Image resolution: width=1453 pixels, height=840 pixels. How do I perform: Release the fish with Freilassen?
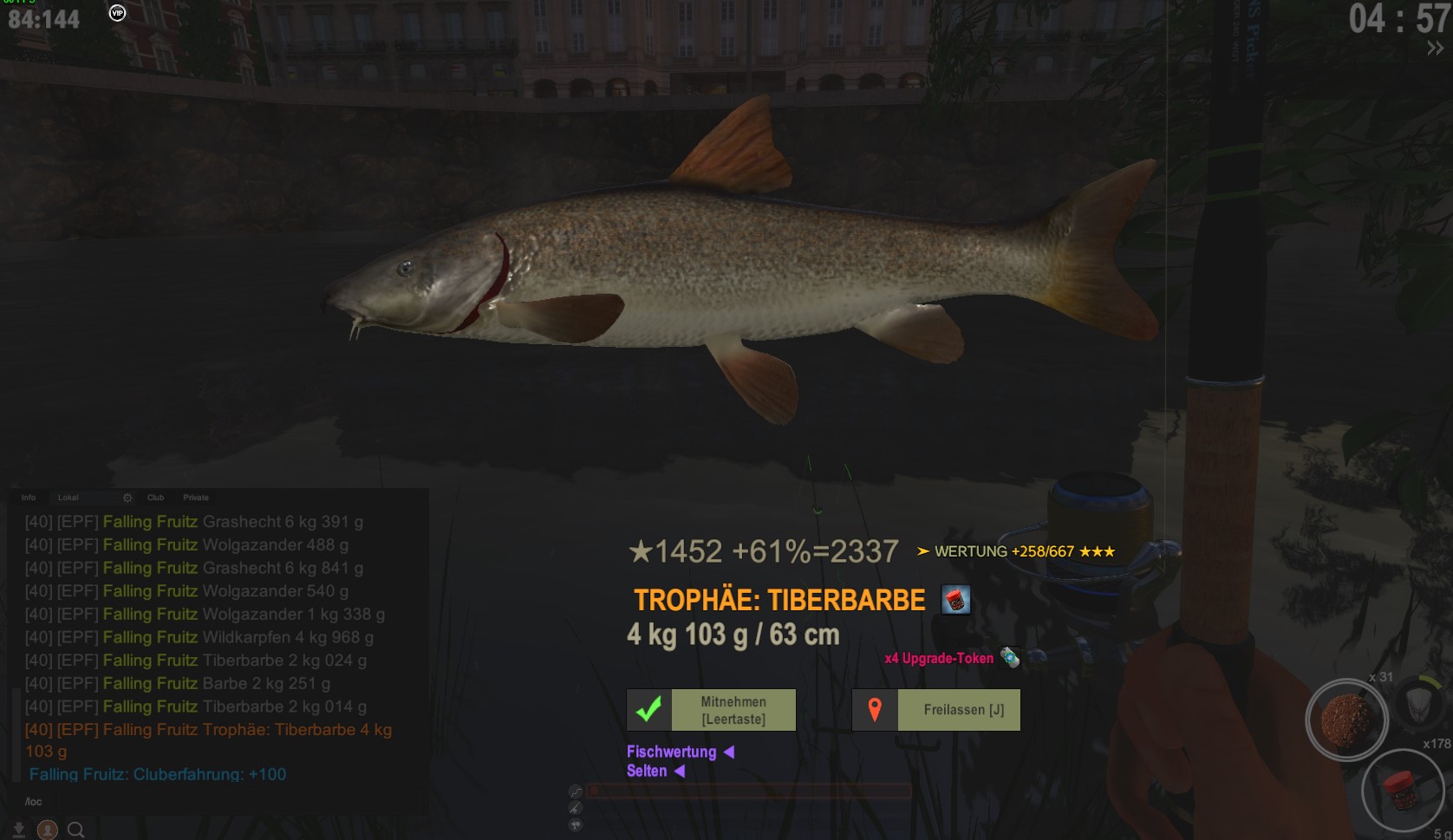(936, 710)
